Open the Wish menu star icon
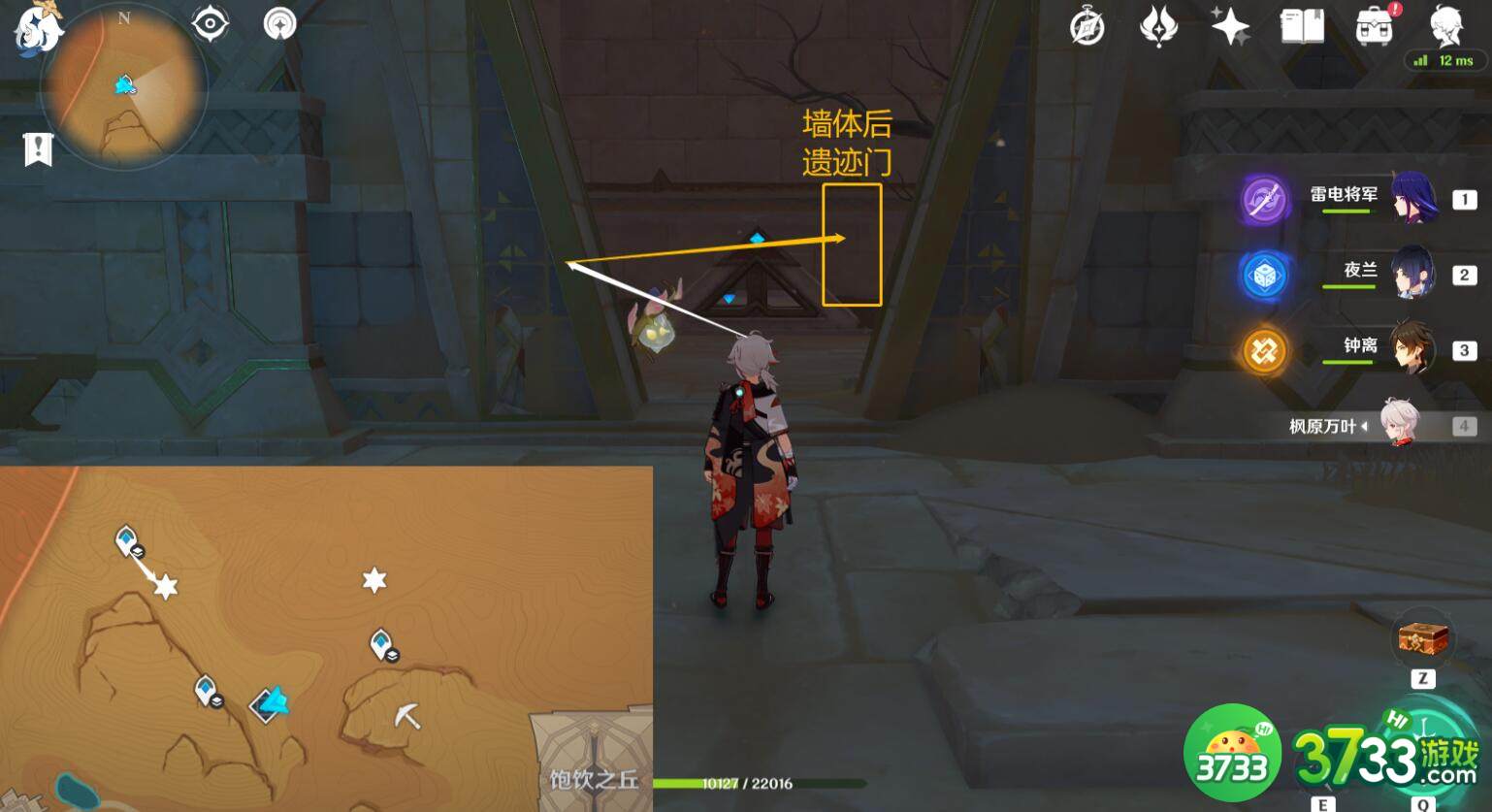 coord(1232,26)
